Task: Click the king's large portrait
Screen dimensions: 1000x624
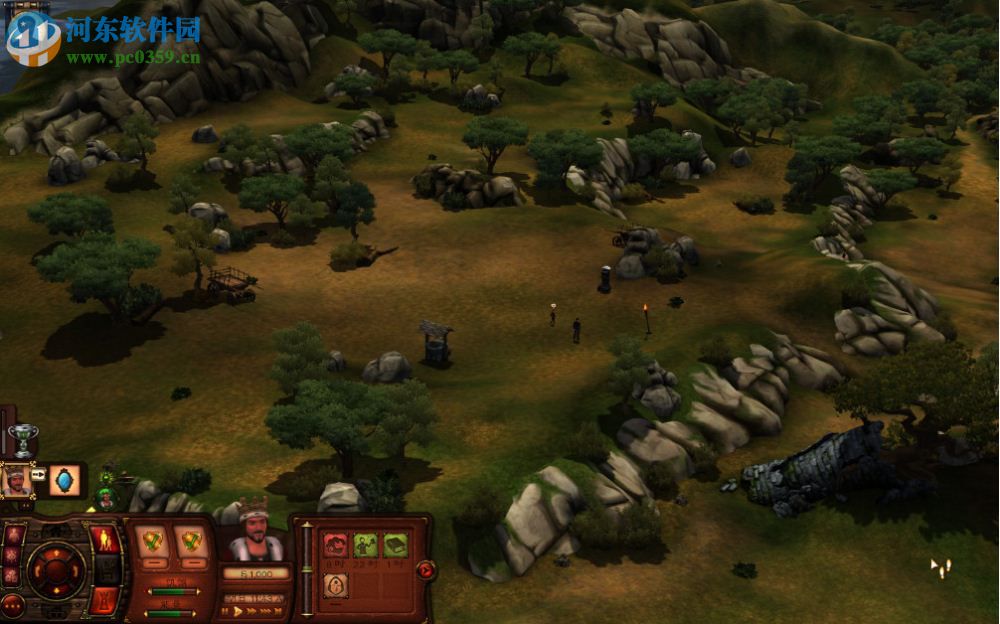Action: point(256,541)
